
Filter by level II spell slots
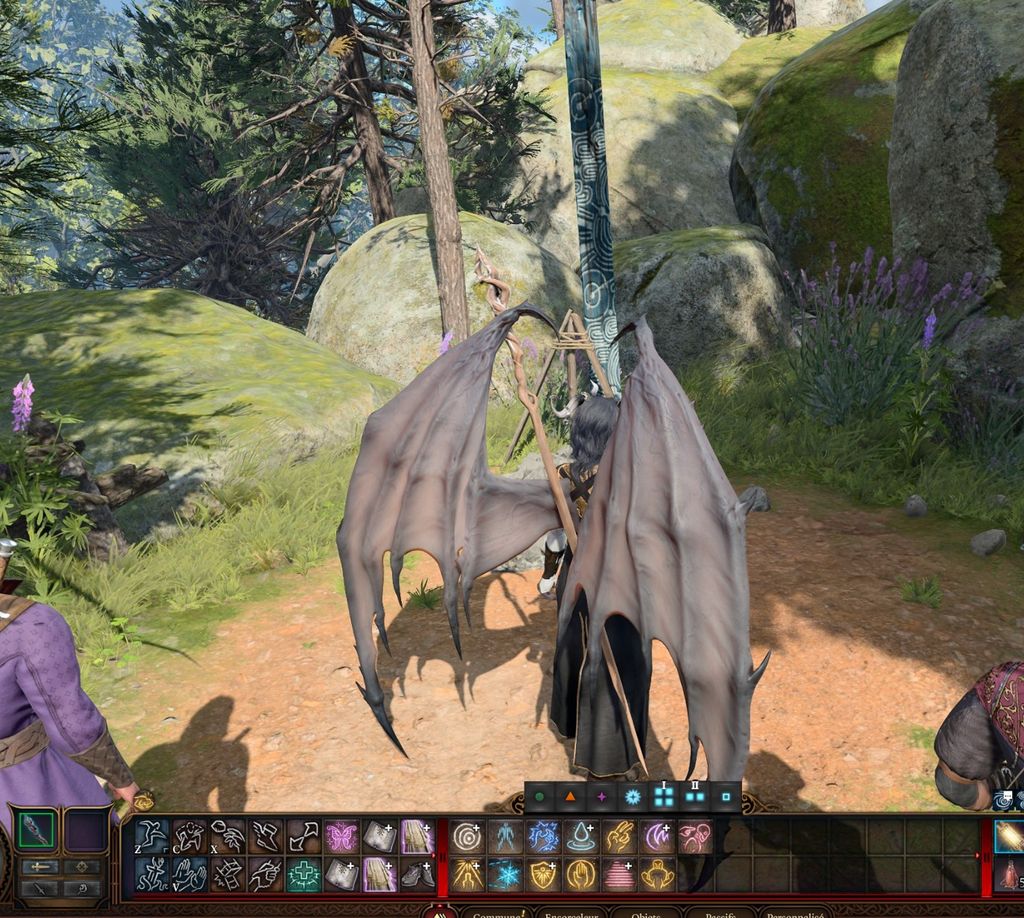coord(694,798)
